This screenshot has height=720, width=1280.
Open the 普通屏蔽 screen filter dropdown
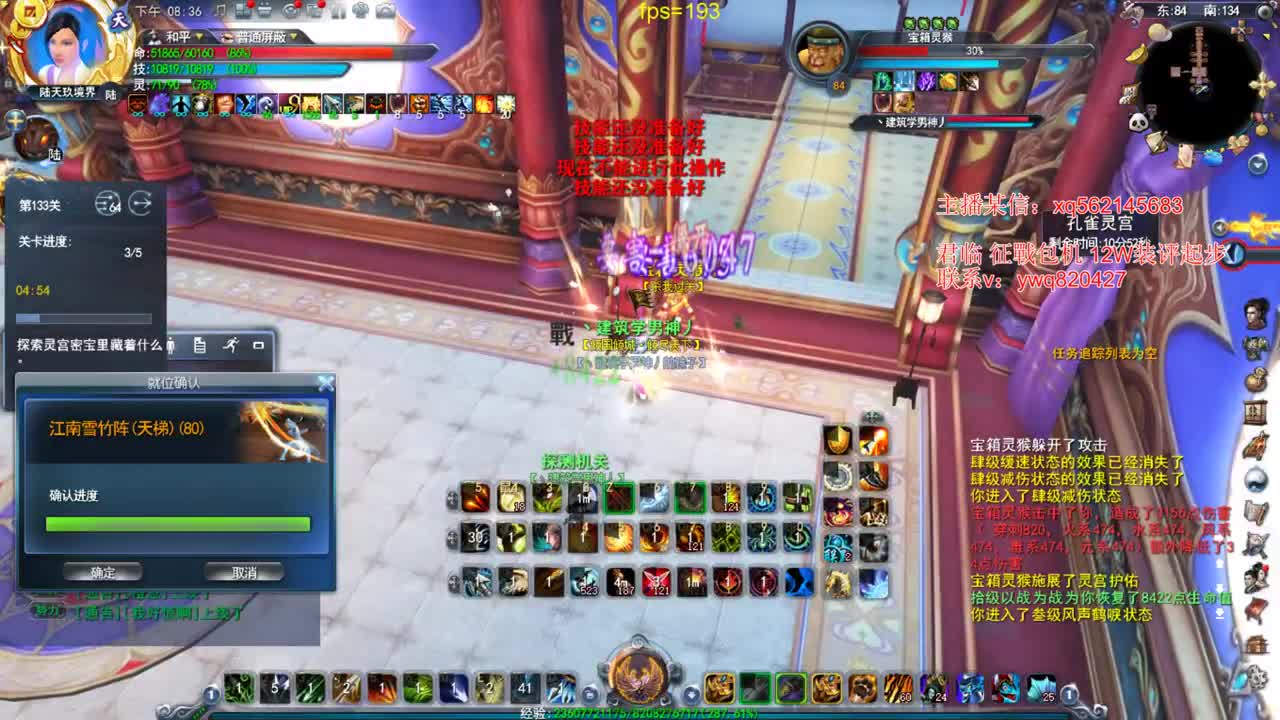pos(294,36)
